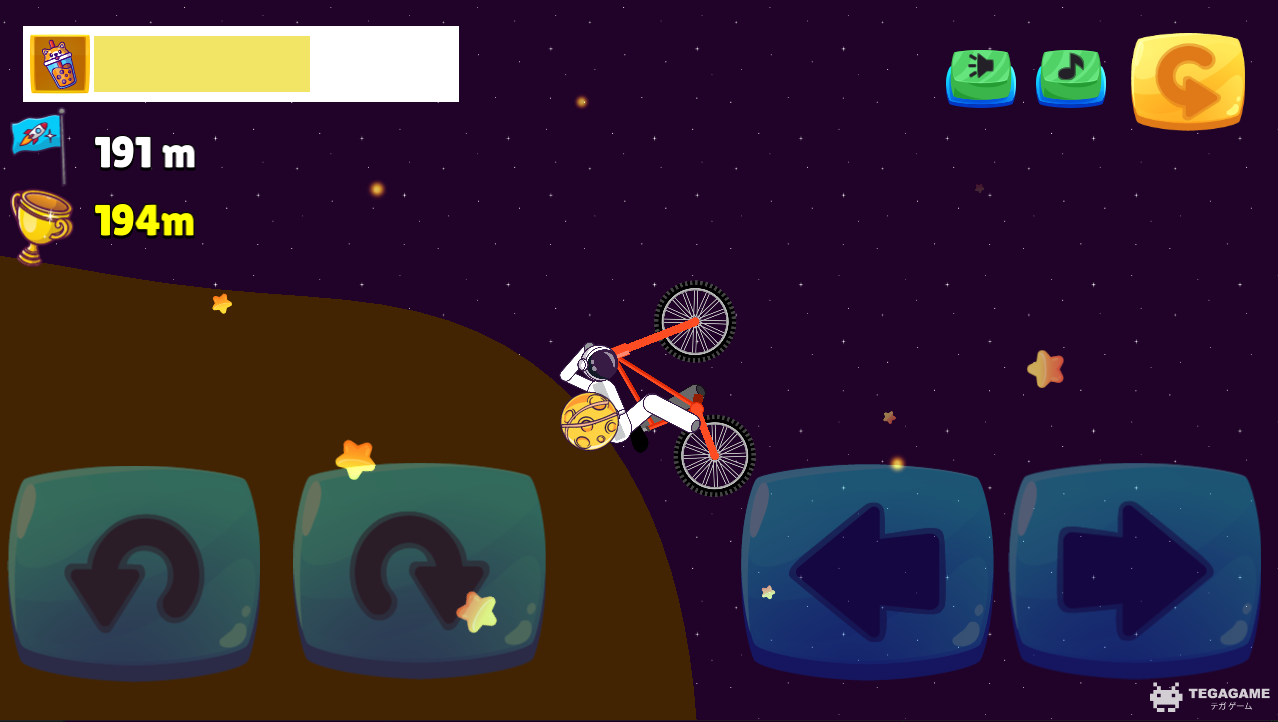Image resolution: width=1278 pixels, height=722 pixels.
Task: Open the TEGAGAME logo link
Action: (x=1210, y=696)
